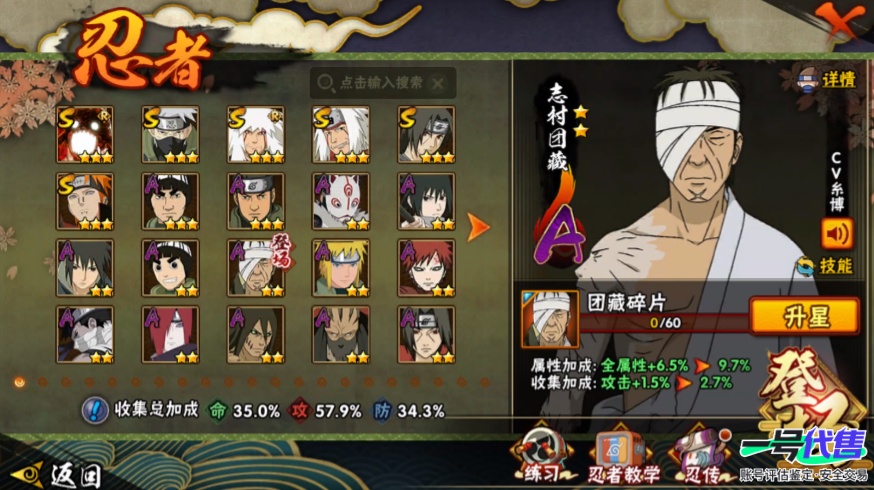This screenshot has height=490, width=874.
Task: Select the 团藏碎片 fragment icon
Action: 549,319
